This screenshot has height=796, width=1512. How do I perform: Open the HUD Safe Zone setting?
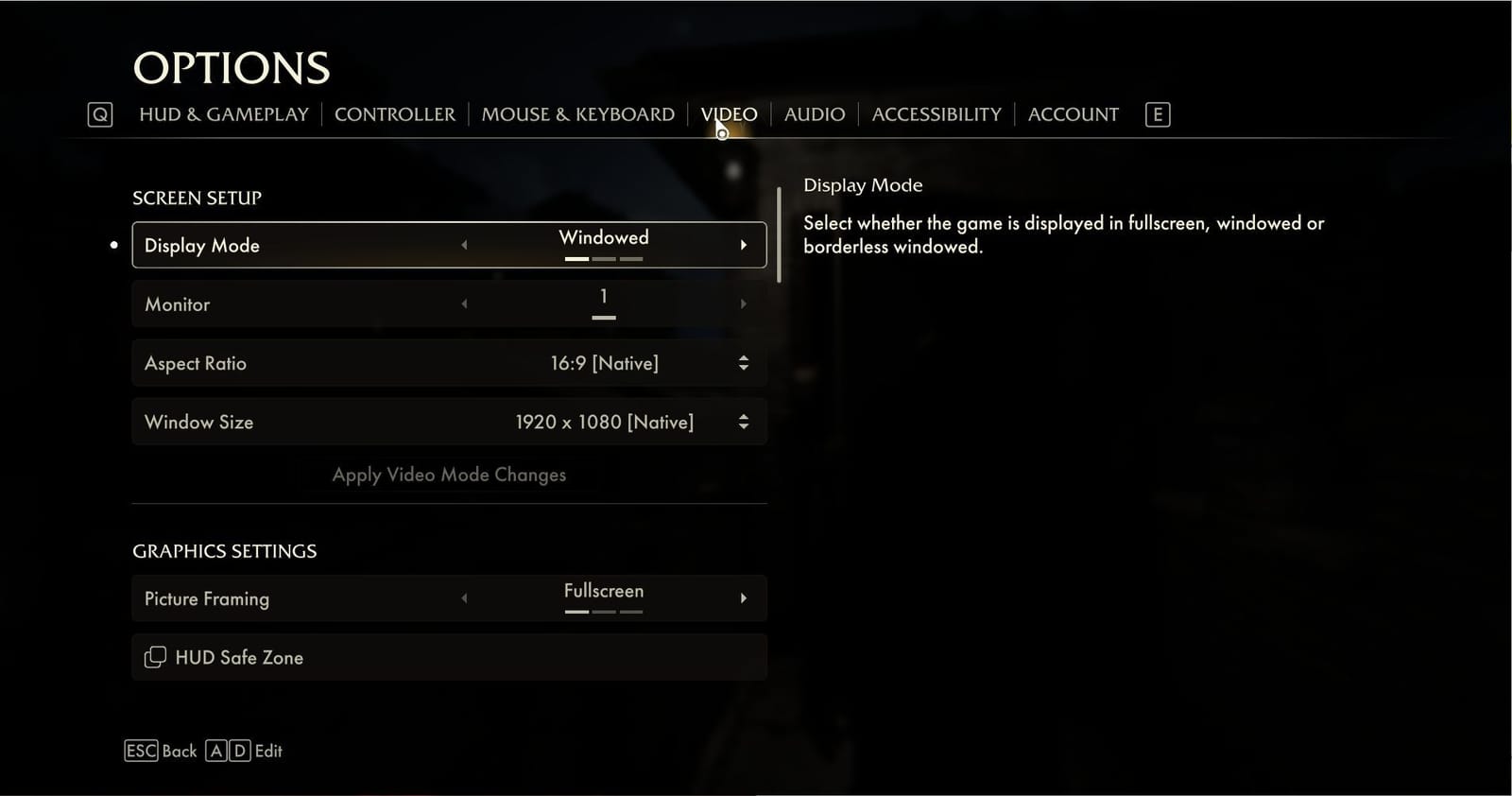tap(448, 657)
